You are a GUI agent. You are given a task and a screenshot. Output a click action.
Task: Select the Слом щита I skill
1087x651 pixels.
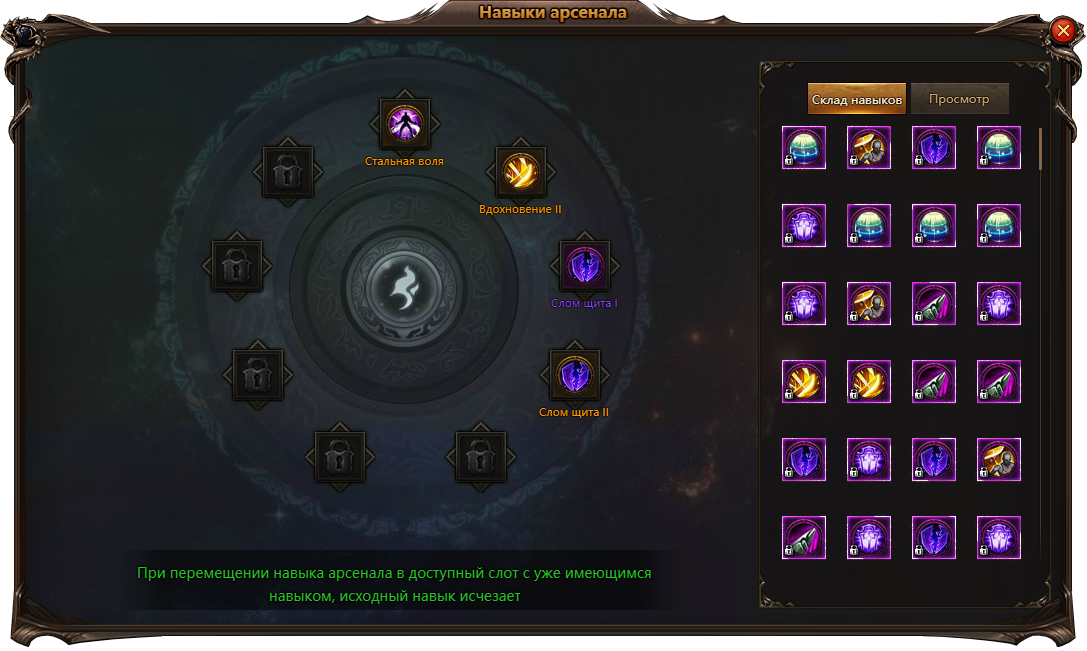coord(584,266)
